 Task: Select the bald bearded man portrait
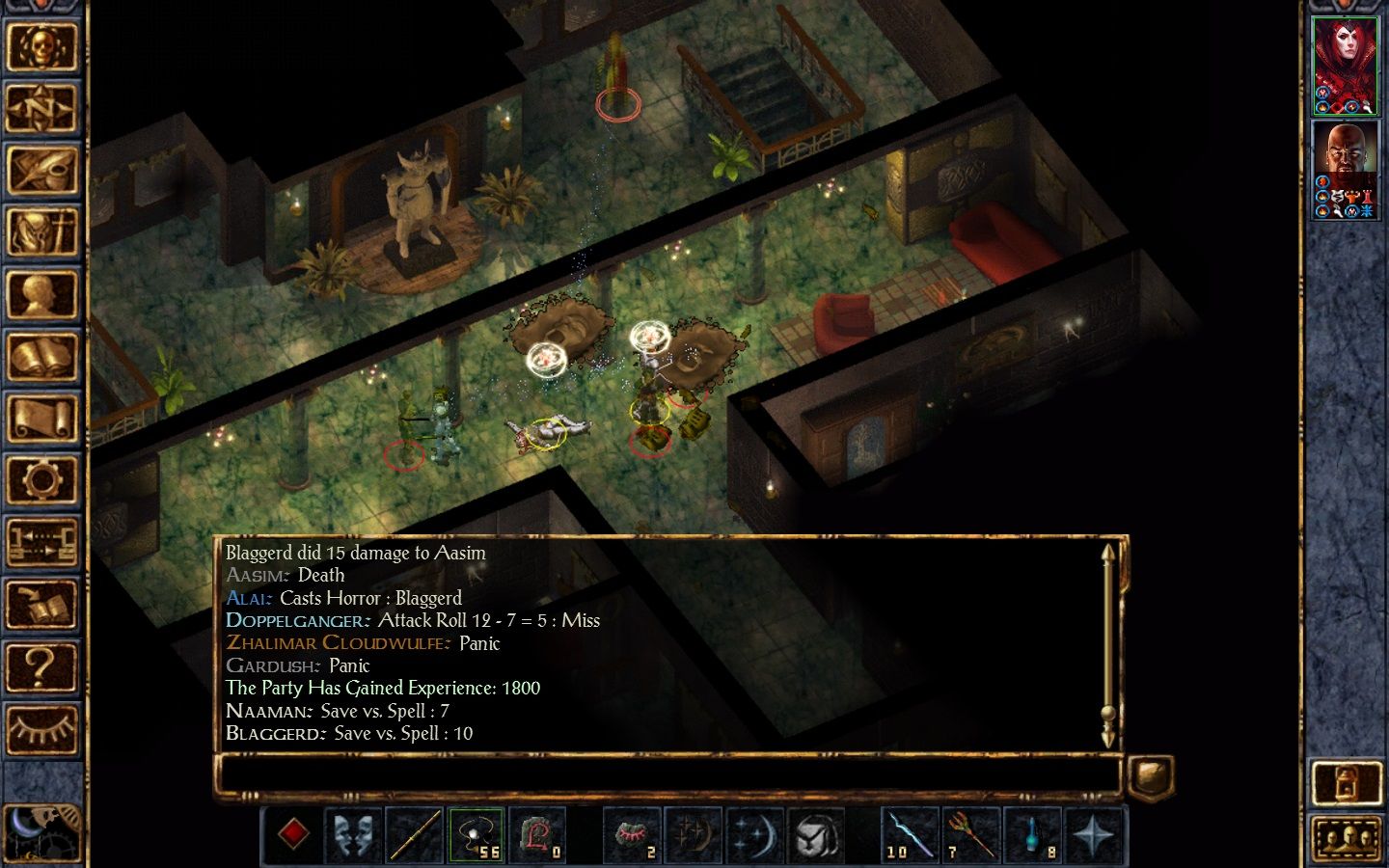[1346, 171]
